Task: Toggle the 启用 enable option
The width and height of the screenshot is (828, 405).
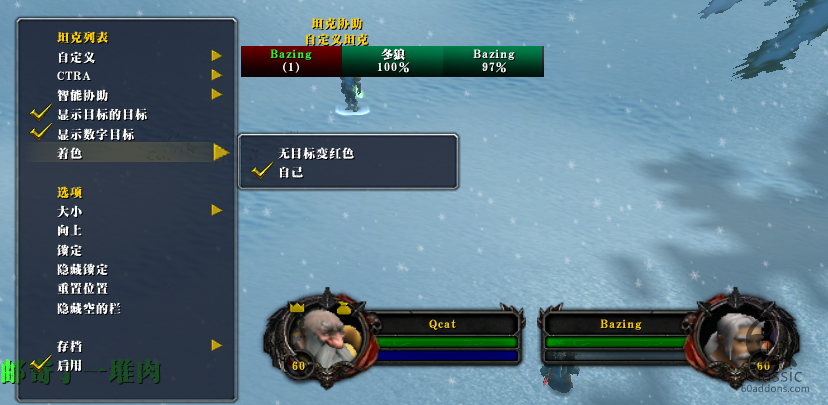Action: pos(69,365)
